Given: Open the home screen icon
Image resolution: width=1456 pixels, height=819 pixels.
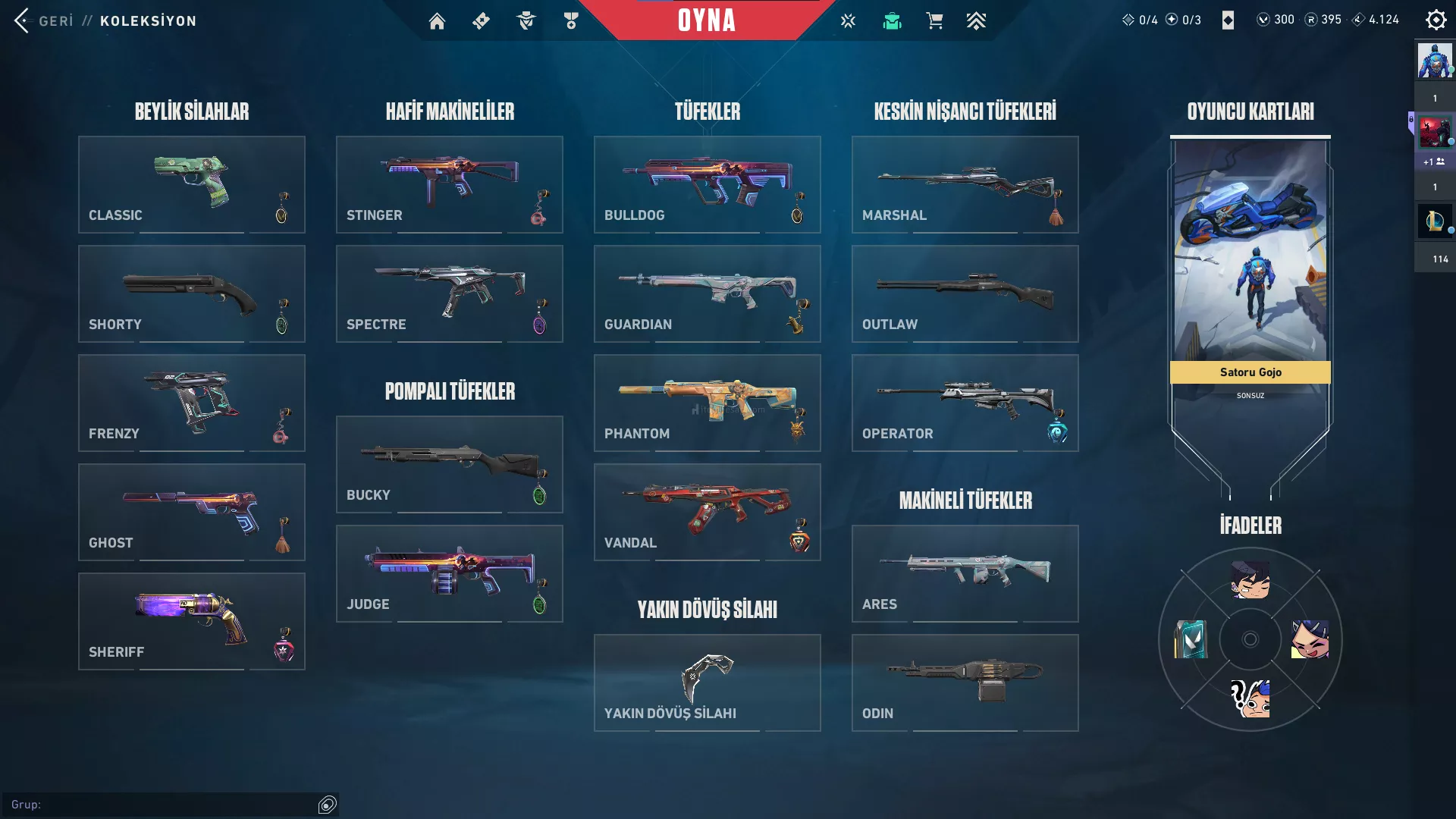Looking at the screenshot, I should 437,21.
